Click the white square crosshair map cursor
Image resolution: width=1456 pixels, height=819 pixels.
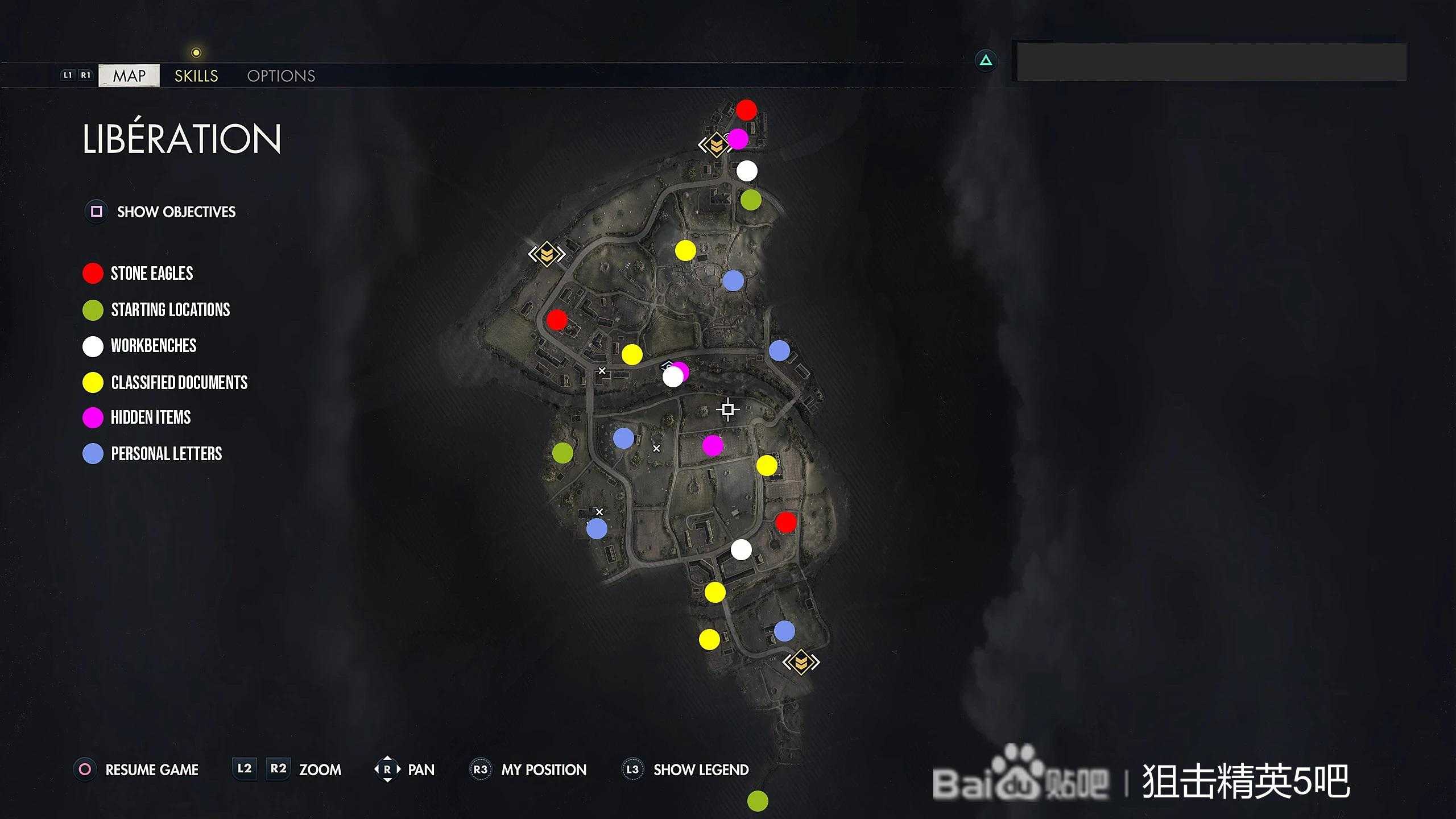click(x=728, y=409)
